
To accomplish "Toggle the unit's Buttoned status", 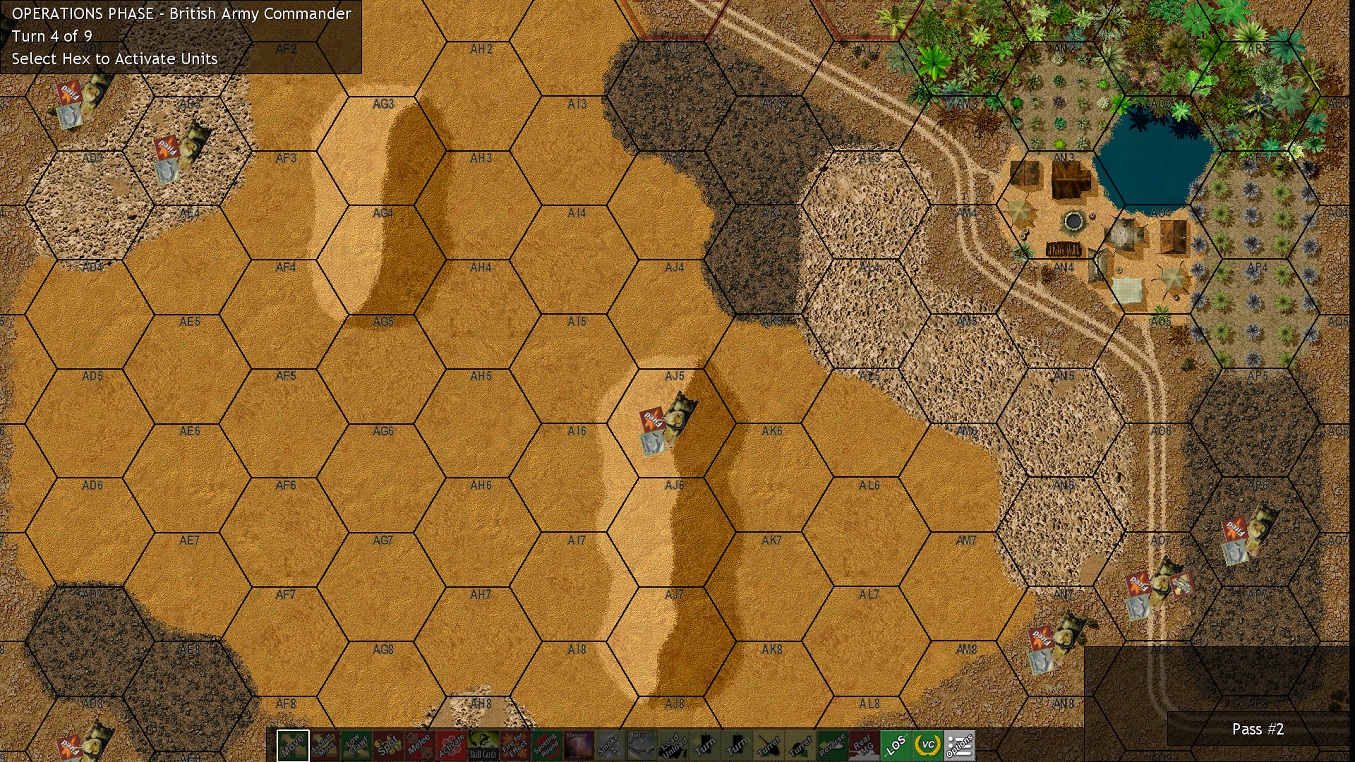I will (644, 744).
